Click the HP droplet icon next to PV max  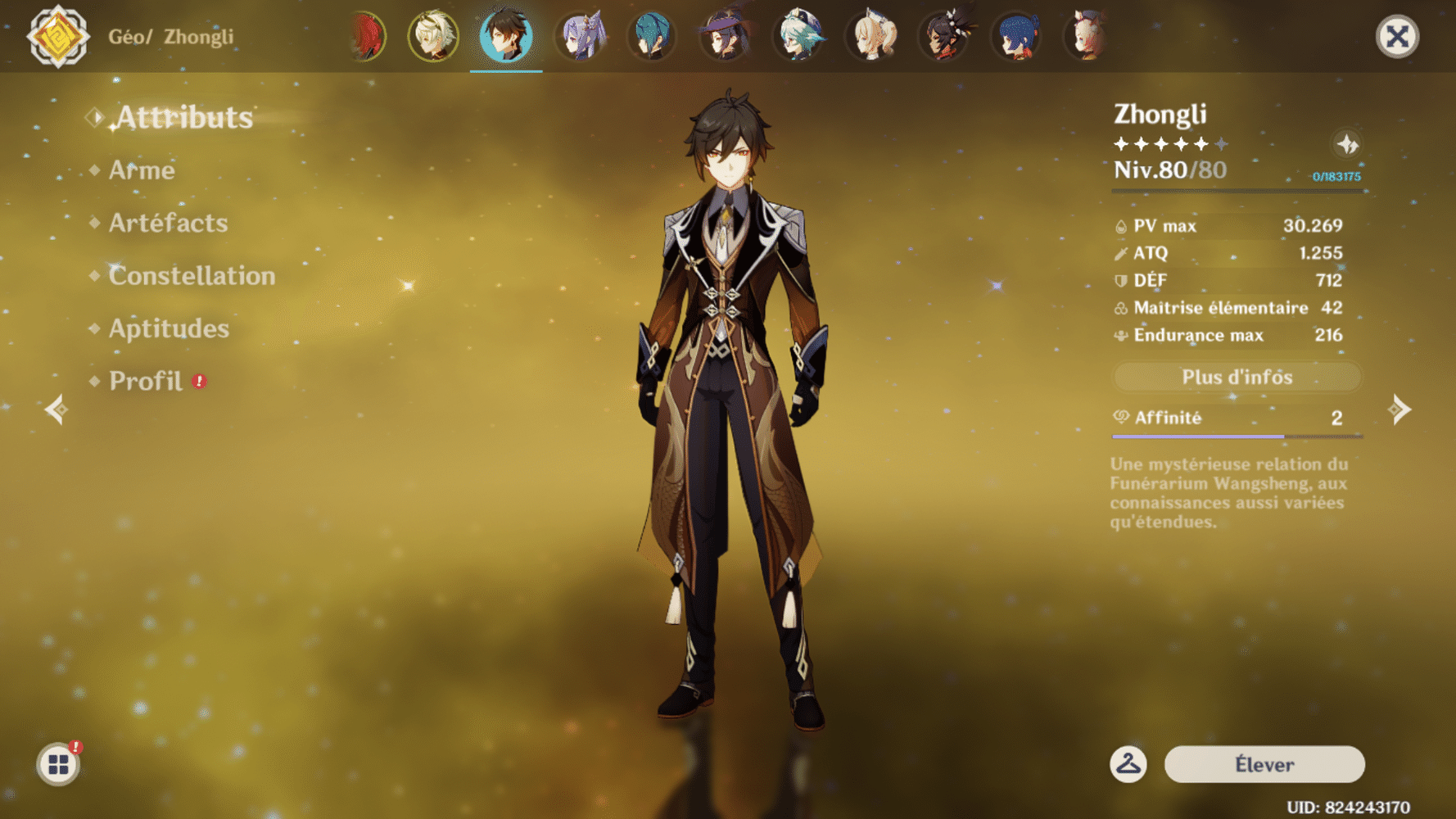pos(1120,226)
